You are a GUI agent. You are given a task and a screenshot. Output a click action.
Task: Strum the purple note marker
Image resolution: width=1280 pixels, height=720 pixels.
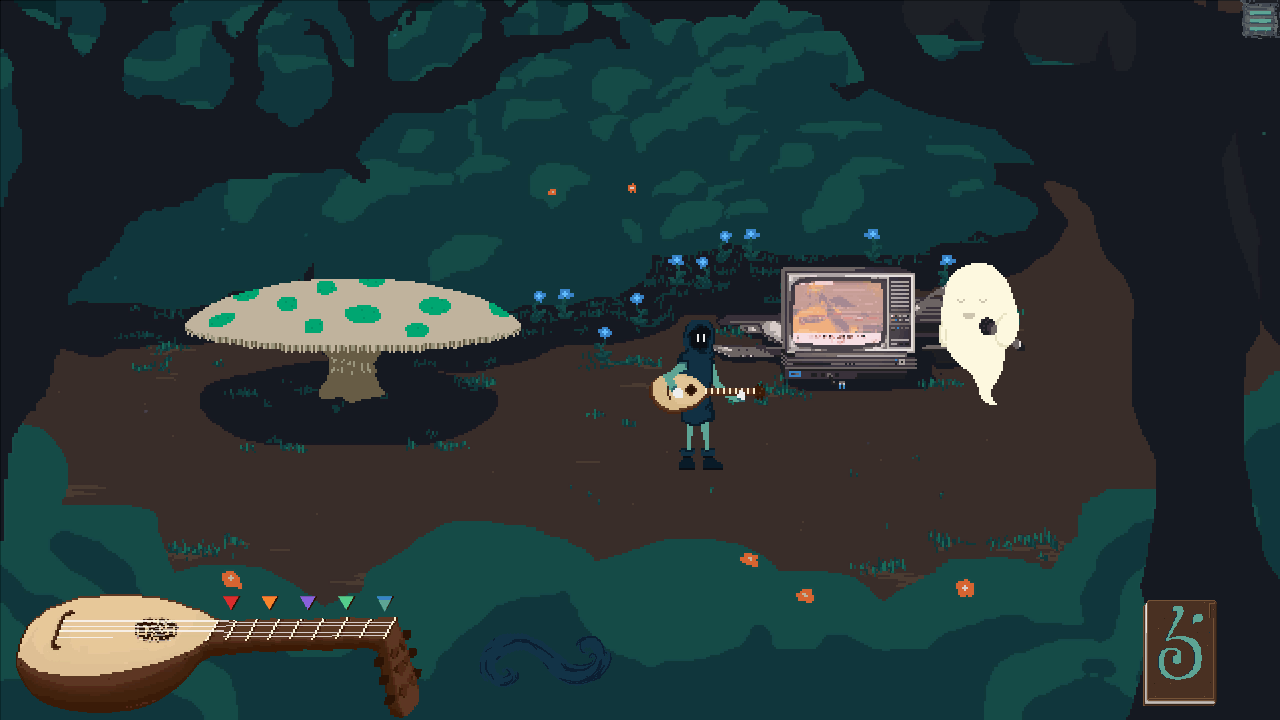308,602
